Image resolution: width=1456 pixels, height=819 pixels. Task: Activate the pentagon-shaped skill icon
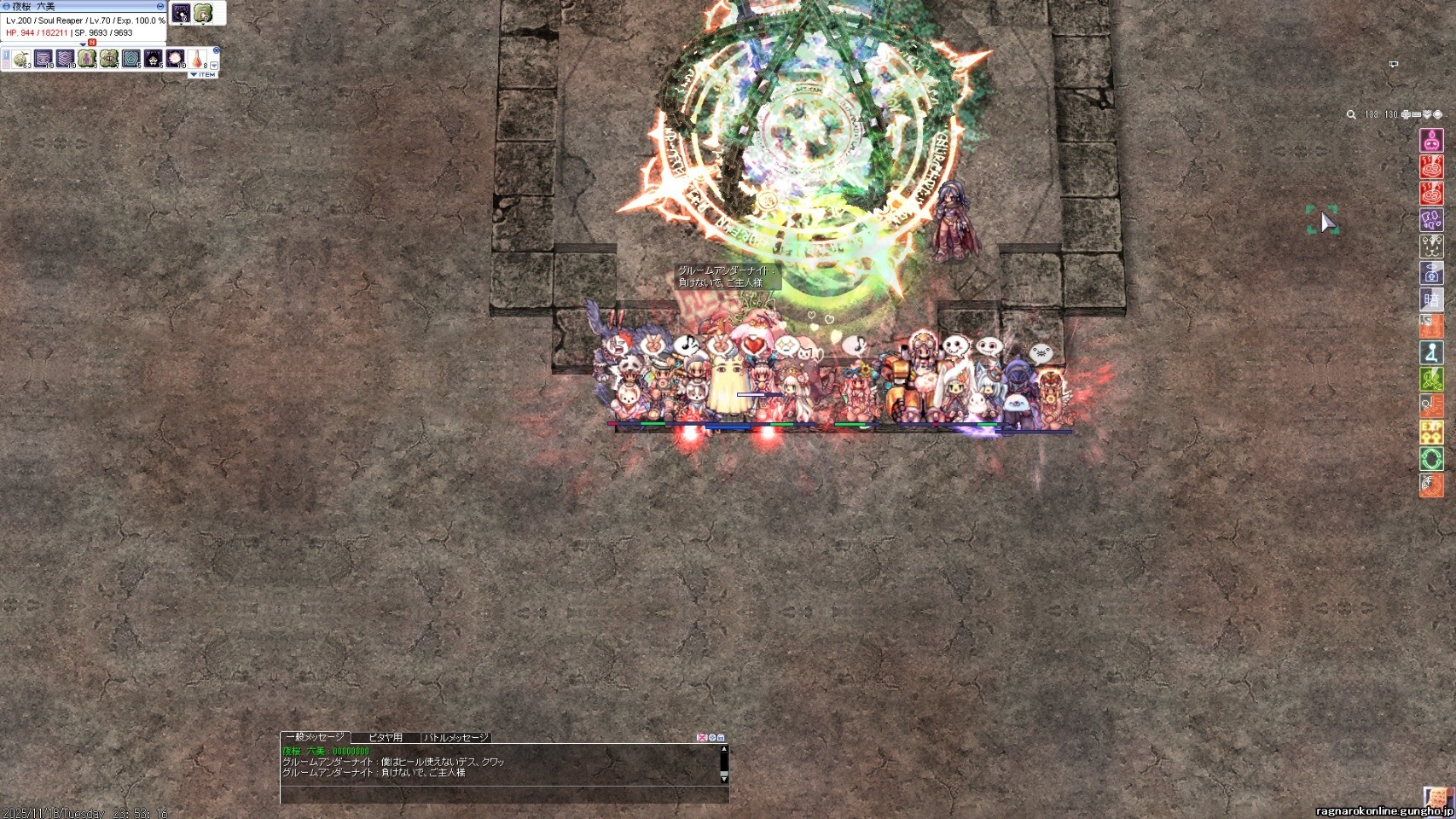[131, 59]
